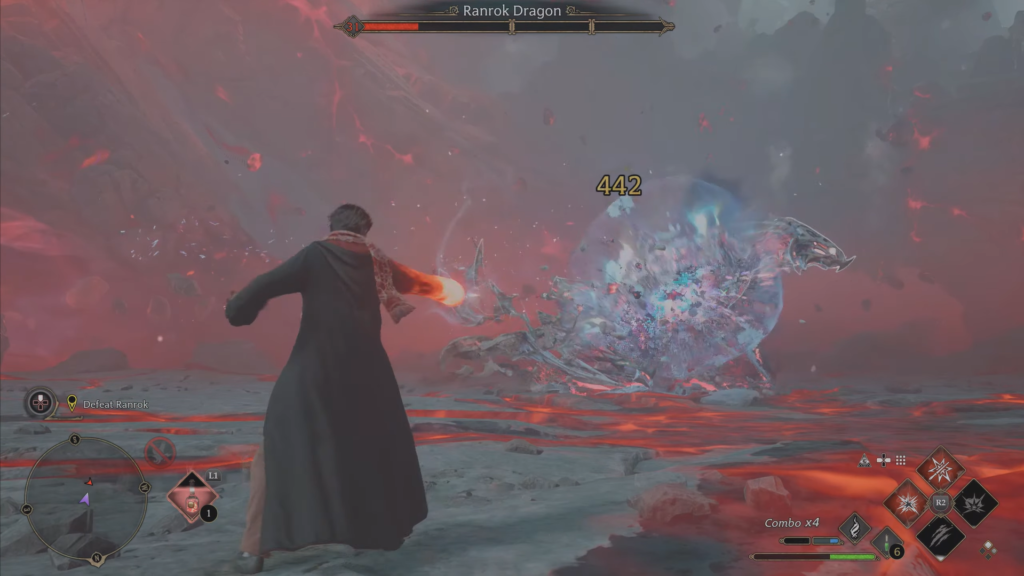Open the circular compass minimap
The height and width of the screenshot is (576, 1024).
tap(85, 497)
